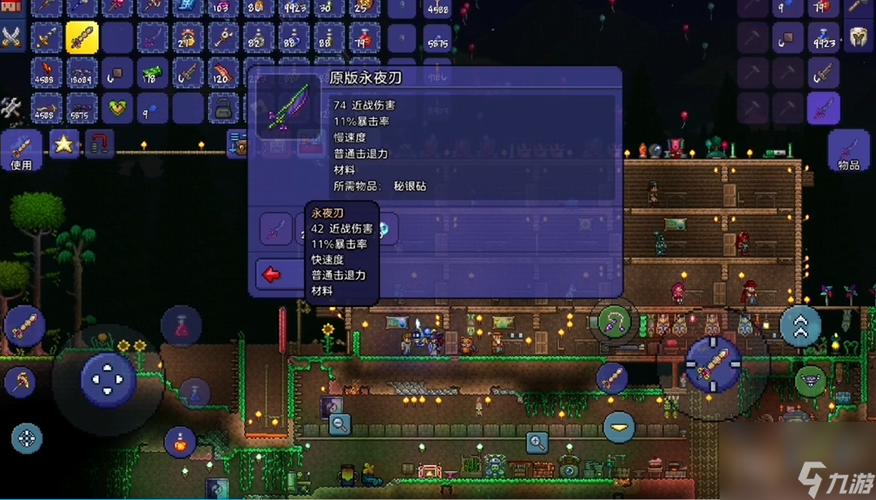Click the red magnet button
This screenshot has height=500, width=876.
98,144
